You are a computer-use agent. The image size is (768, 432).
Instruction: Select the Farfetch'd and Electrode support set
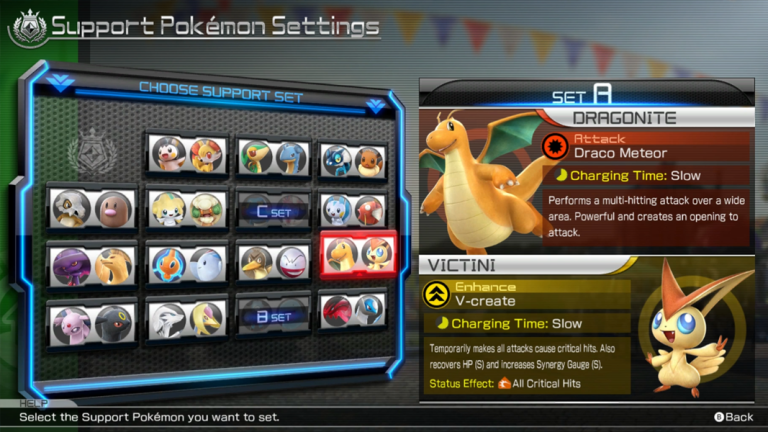click(272, 262)
